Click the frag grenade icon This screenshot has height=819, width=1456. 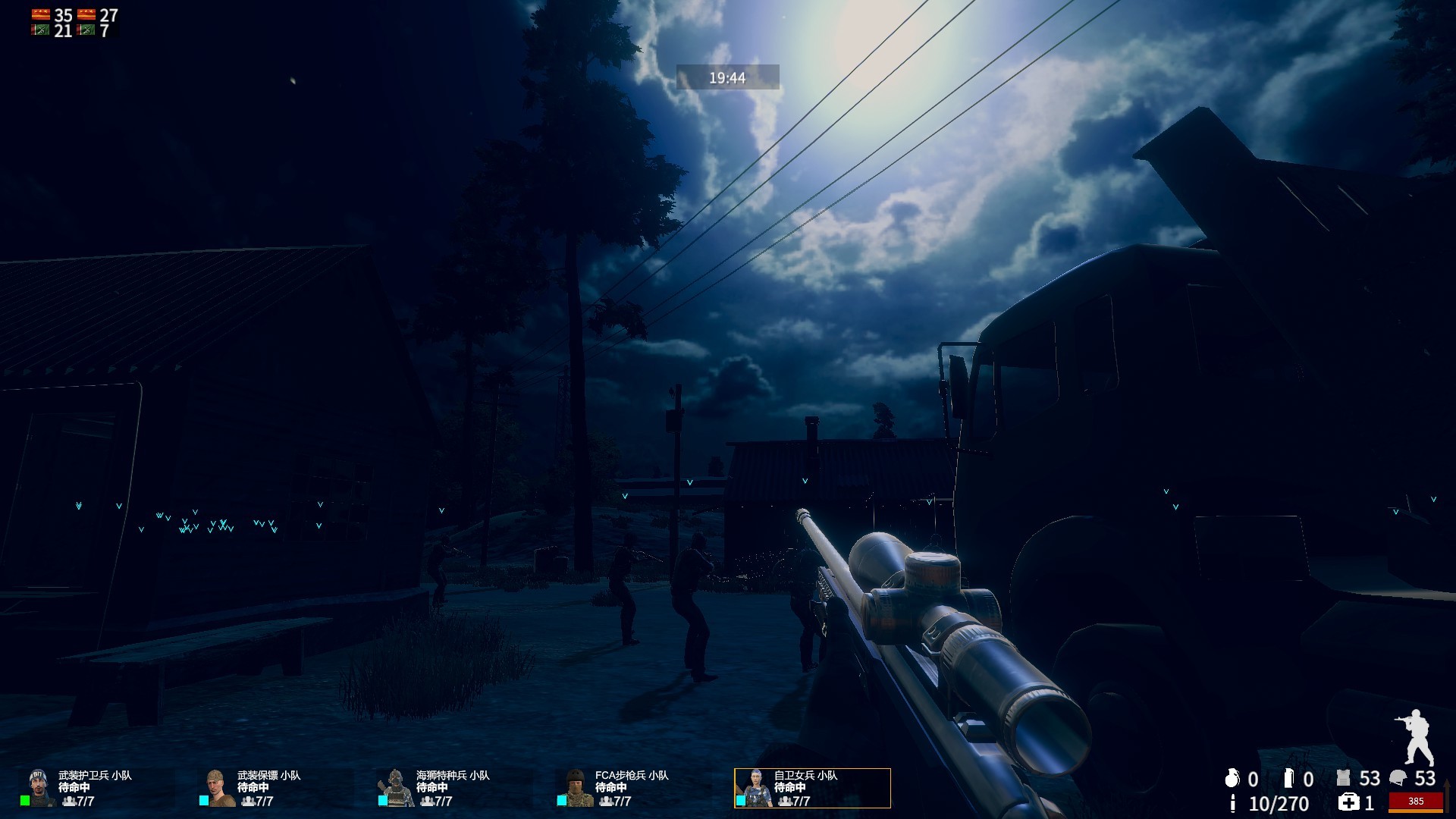pos(1232,778)
